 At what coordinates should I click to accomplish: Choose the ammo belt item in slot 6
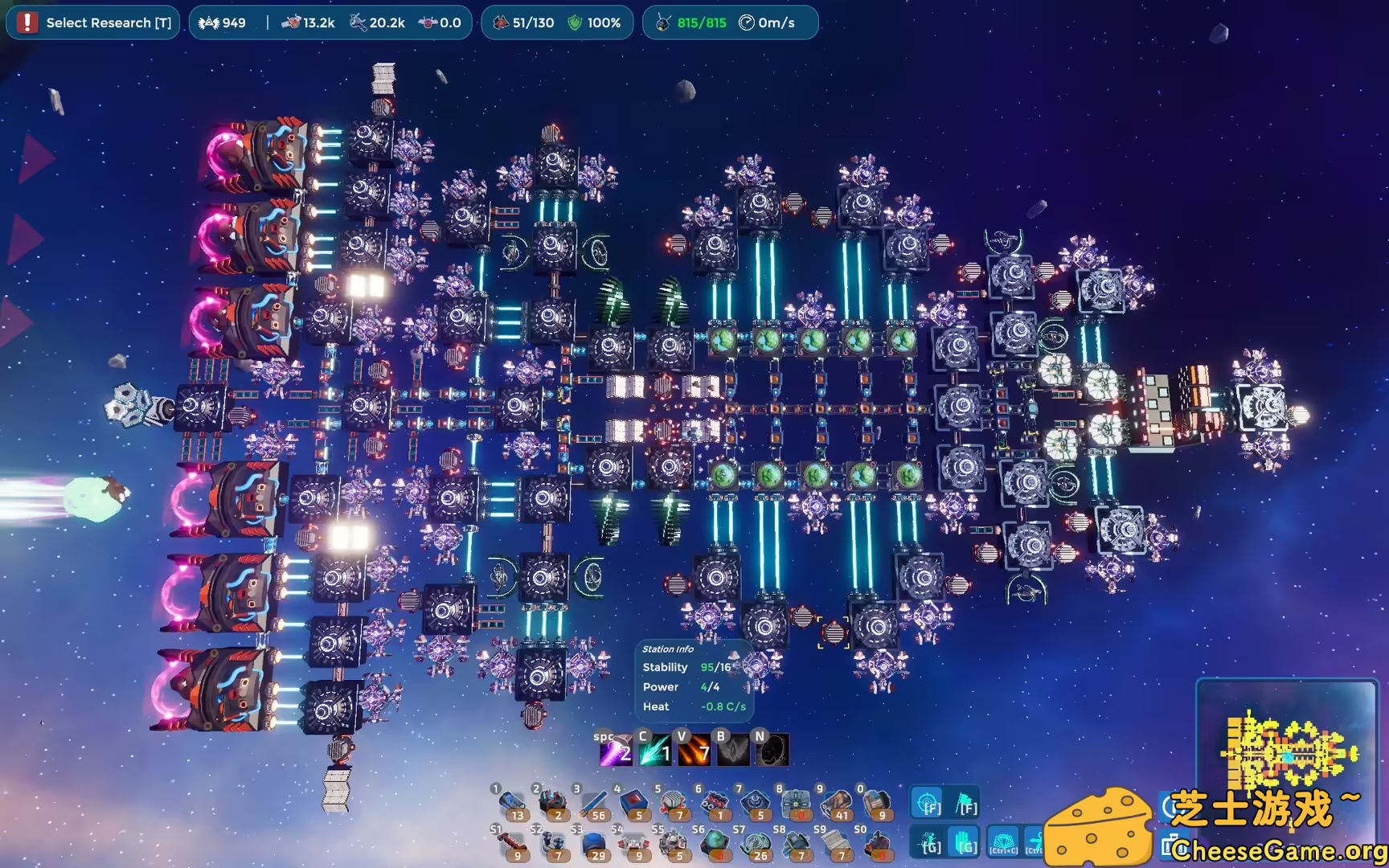tap(715, 802)
